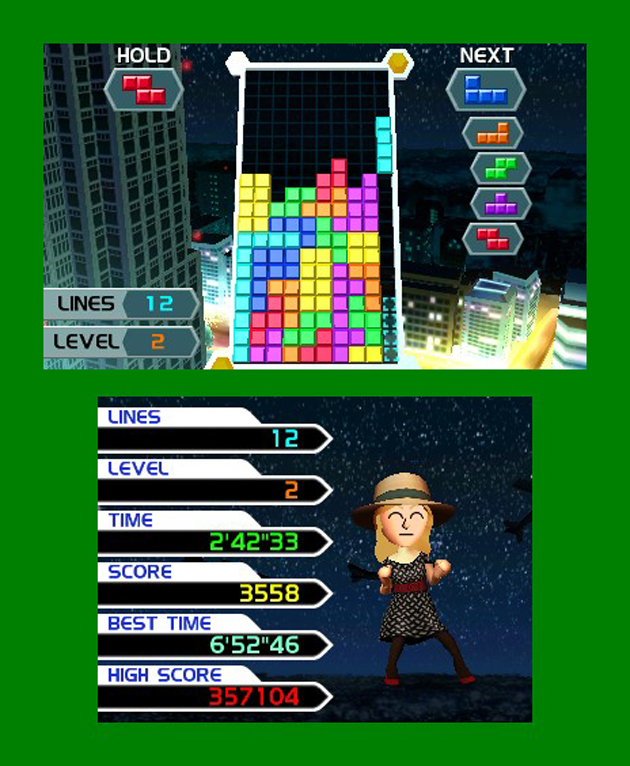
Task: Pick the purple T piece in the queue
Action: 499,202
